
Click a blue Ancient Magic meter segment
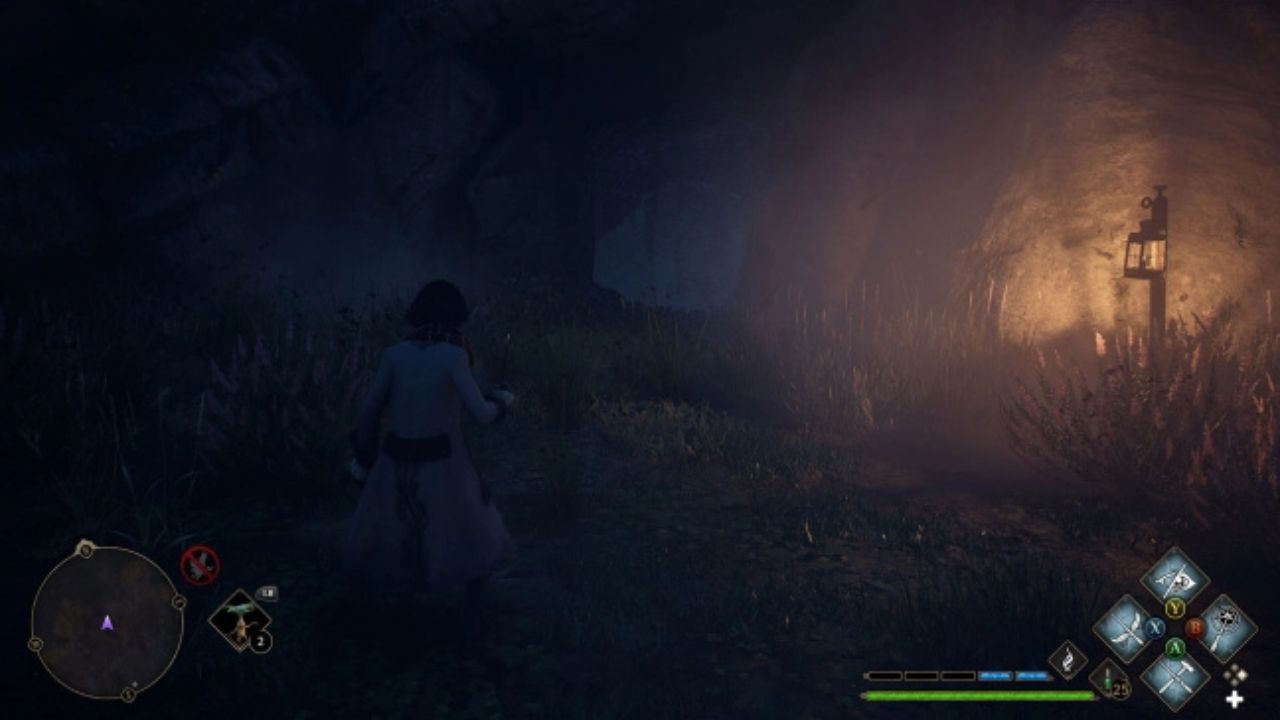coord(995,676)
